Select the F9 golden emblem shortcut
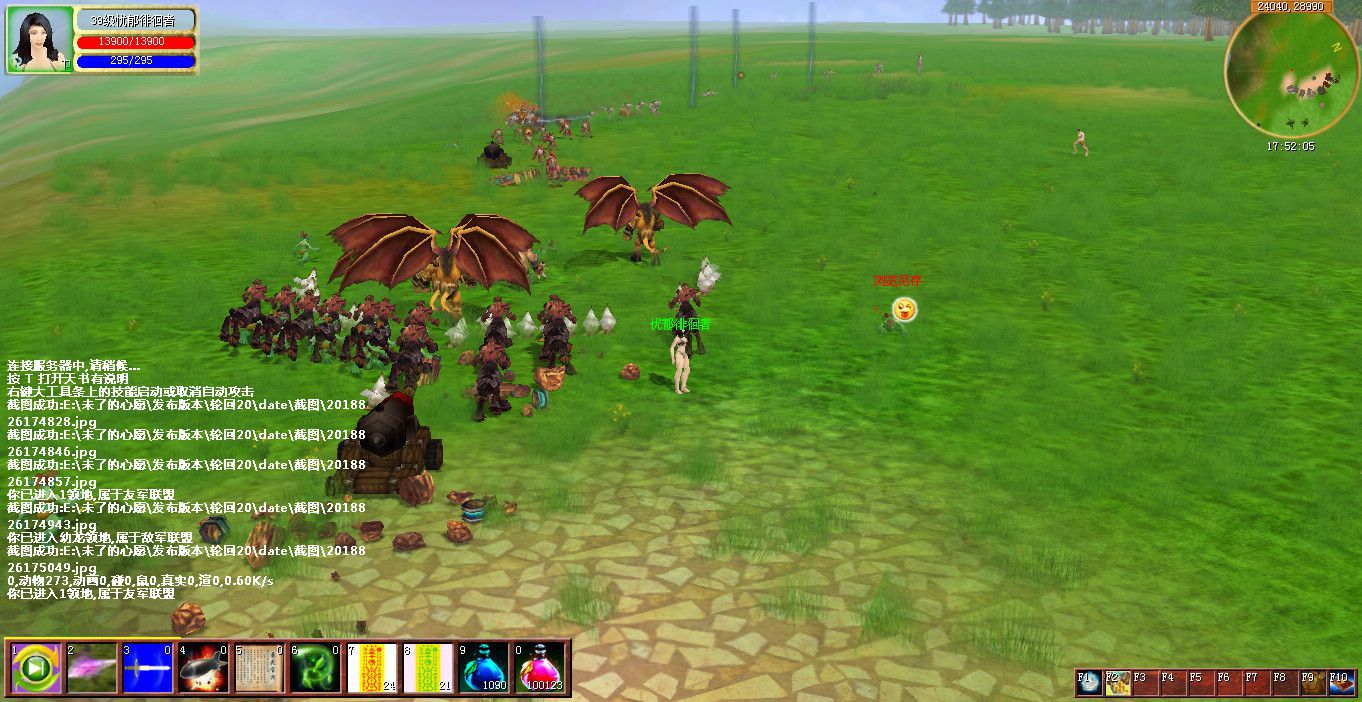The width and height of the screenshot is (1362, 702). coord(1313,683)
